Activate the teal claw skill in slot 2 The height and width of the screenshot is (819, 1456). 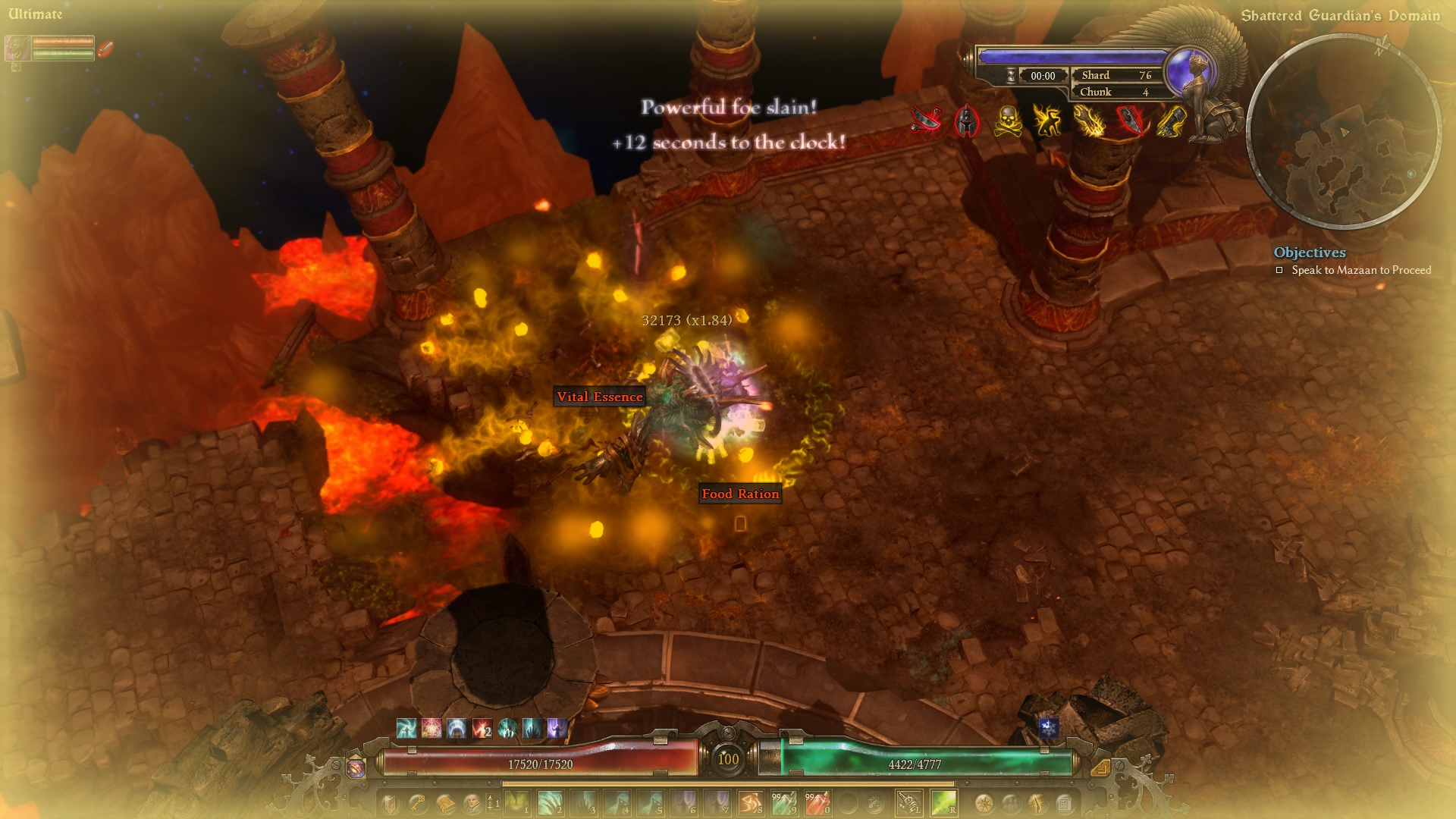coord(550,802)
